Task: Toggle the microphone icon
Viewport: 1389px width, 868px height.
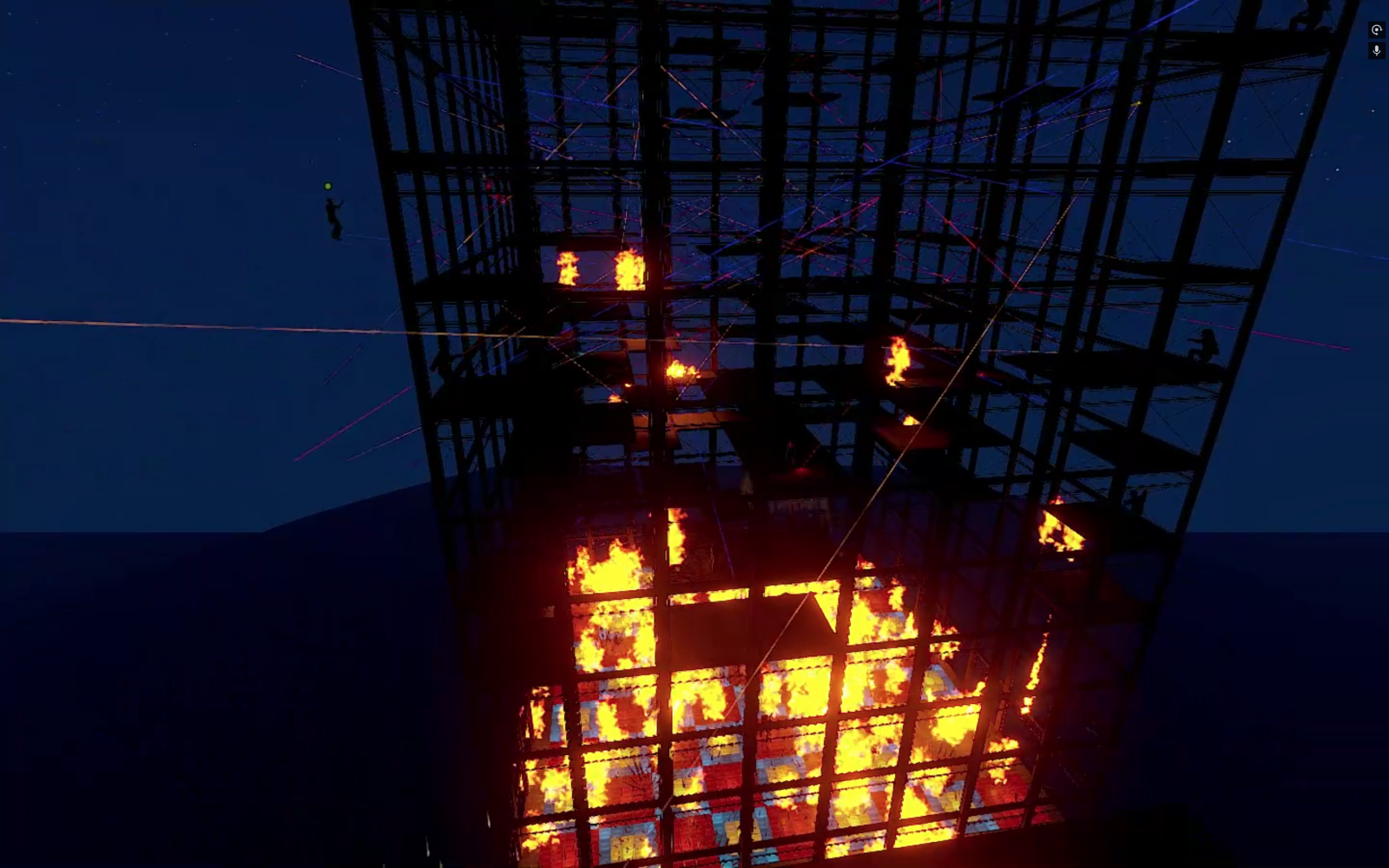Action: tap(1376, 50)
